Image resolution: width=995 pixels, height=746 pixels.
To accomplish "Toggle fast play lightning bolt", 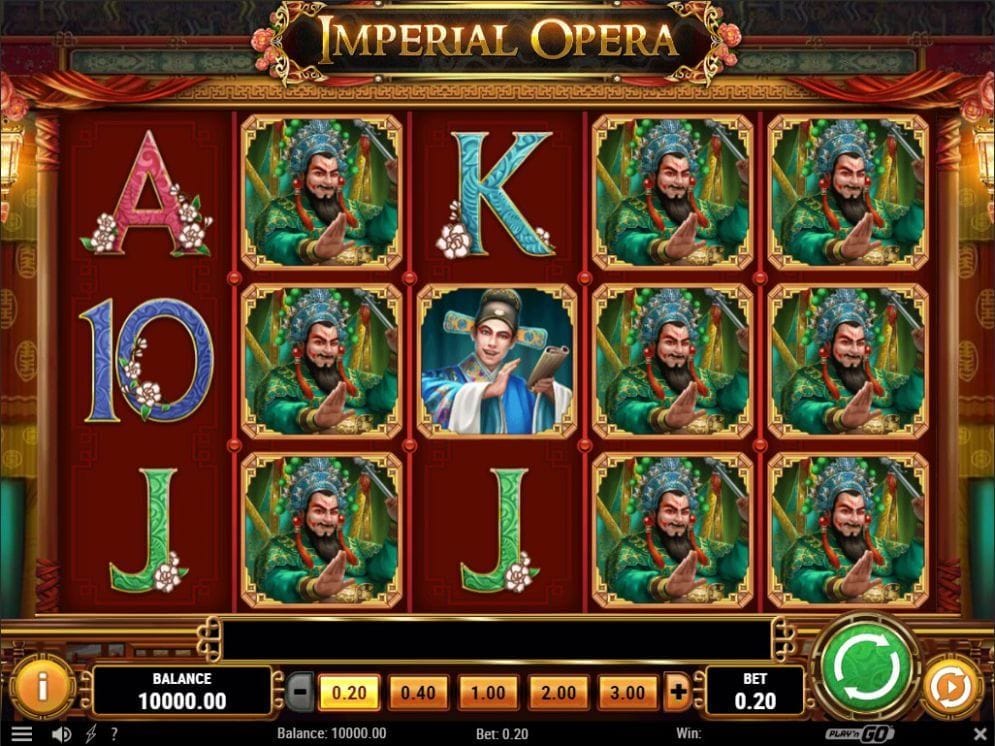I will (x=91, y=734).
